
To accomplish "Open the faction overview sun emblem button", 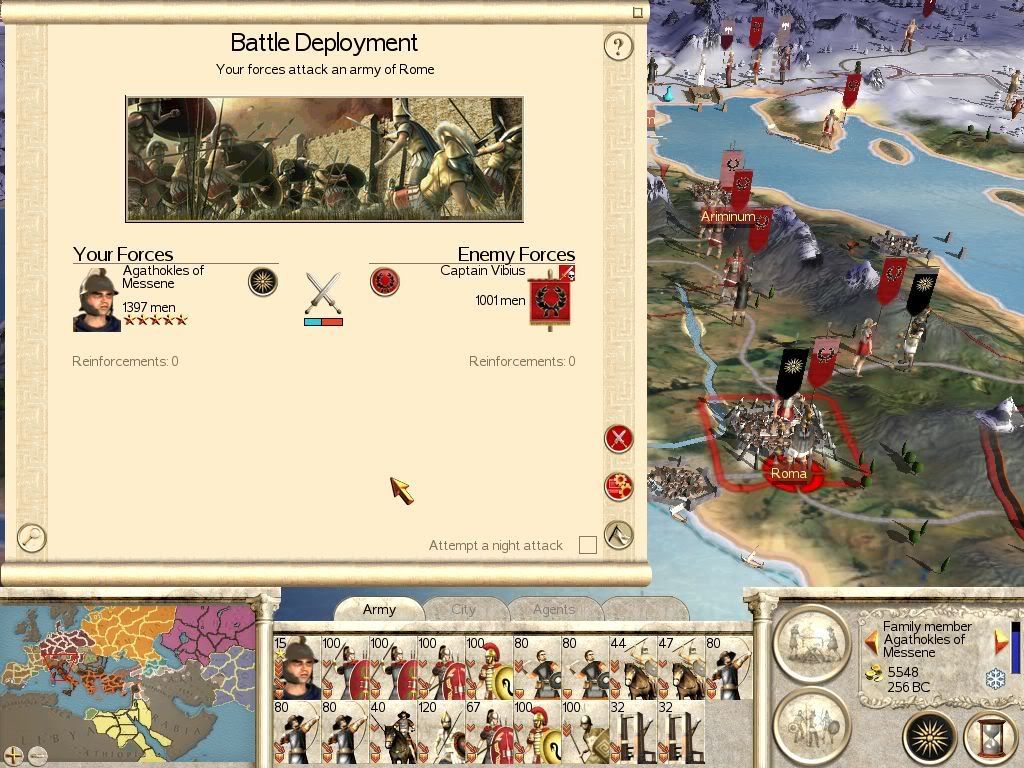I will [930, 739].
